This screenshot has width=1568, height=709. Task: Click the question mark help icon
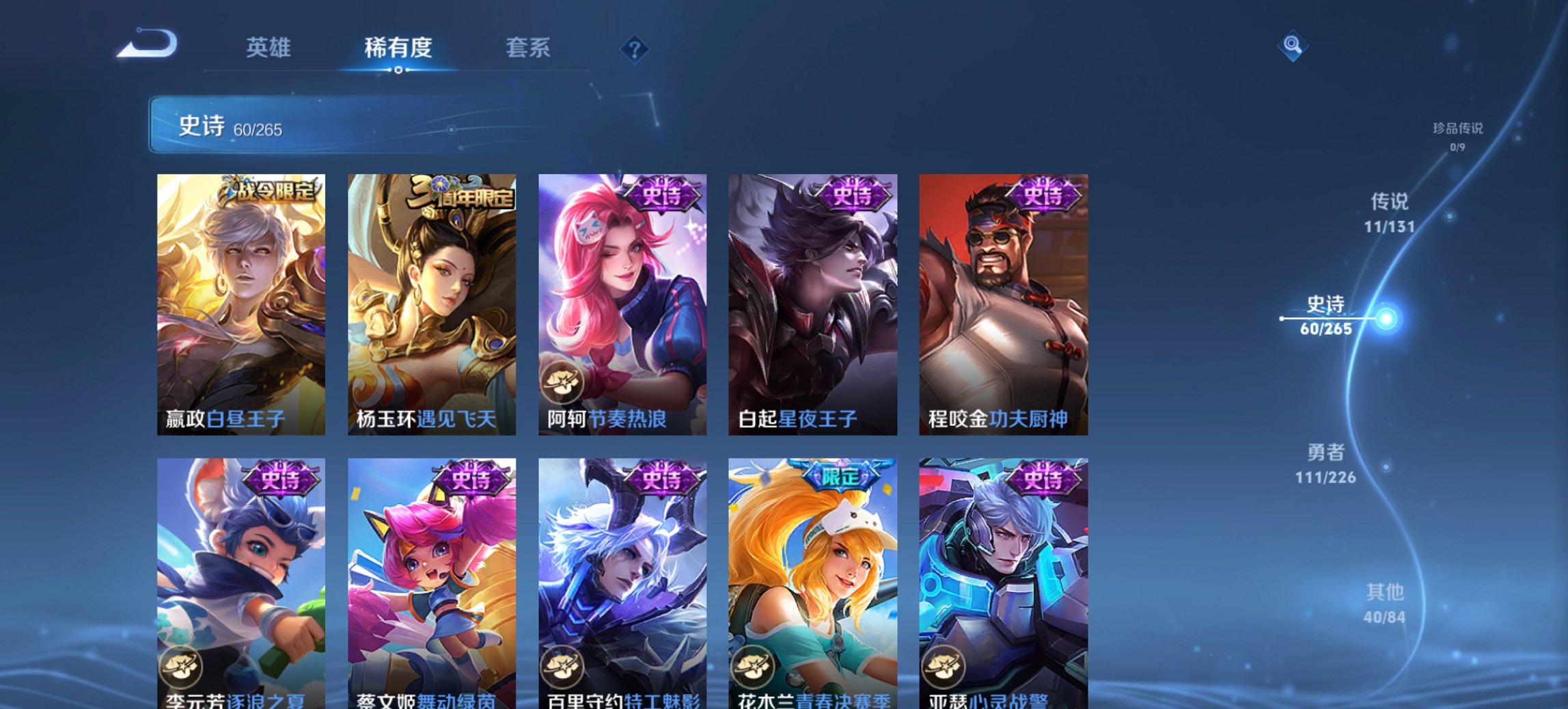point(635,48)
